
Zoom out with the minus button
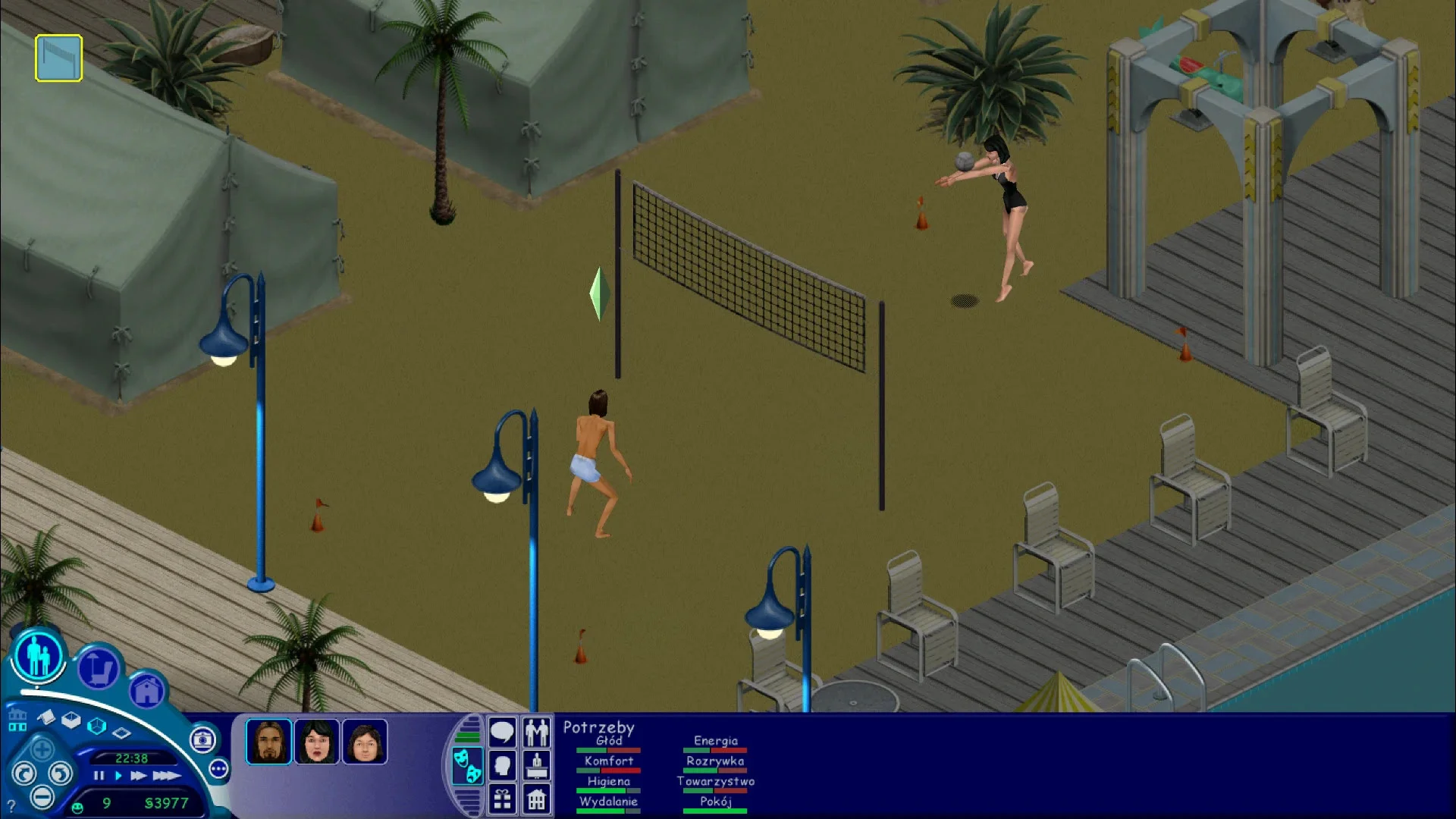pyautogui.click(x=42, y=797)
